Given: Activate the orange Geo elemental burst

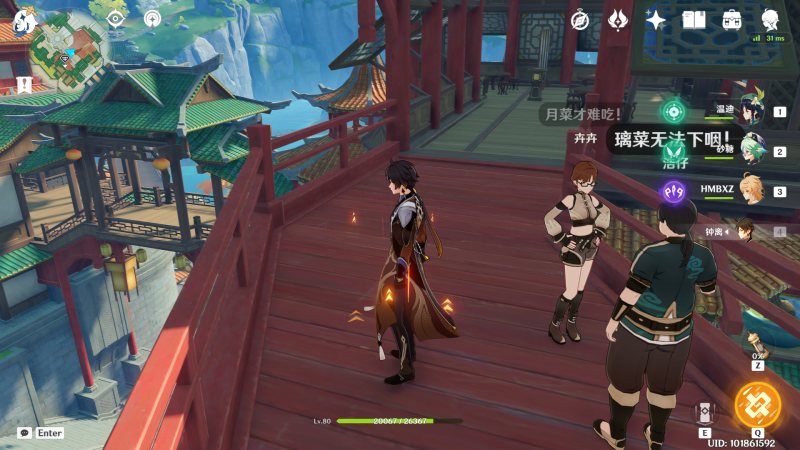Looking at the screenshot, I should pos(757,405).
